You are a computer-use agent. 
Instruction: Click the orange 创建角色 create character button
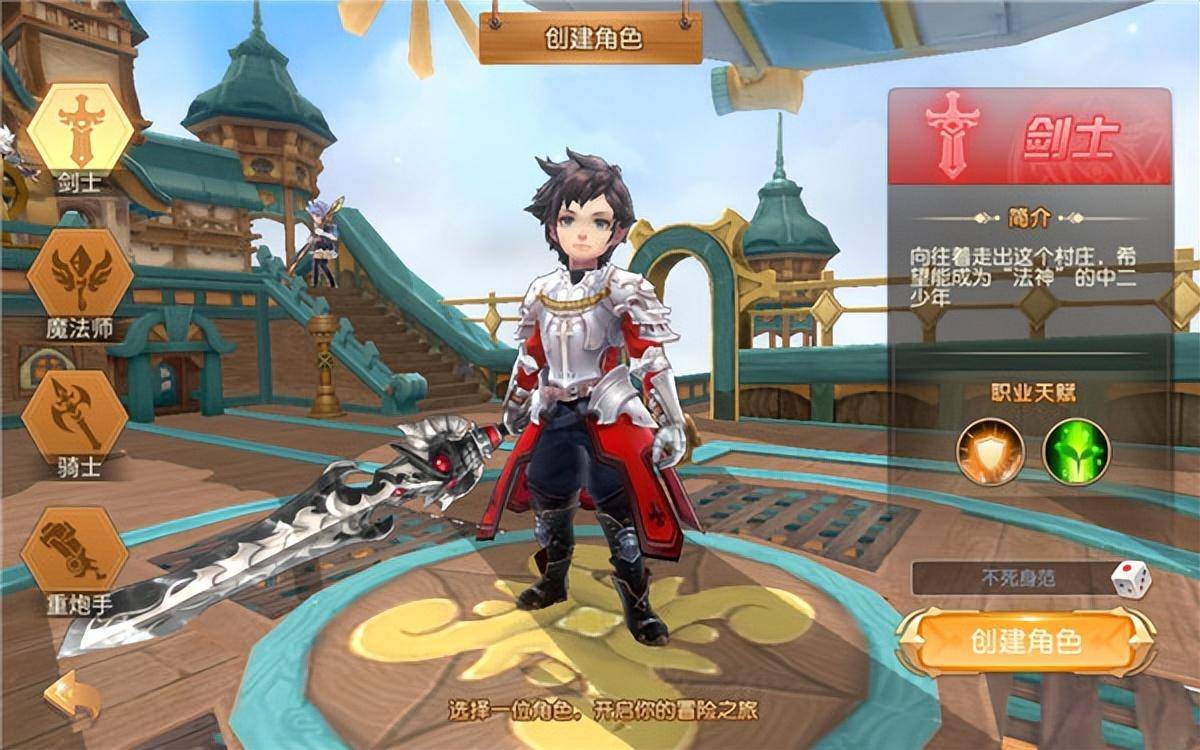pos(1026,642)
